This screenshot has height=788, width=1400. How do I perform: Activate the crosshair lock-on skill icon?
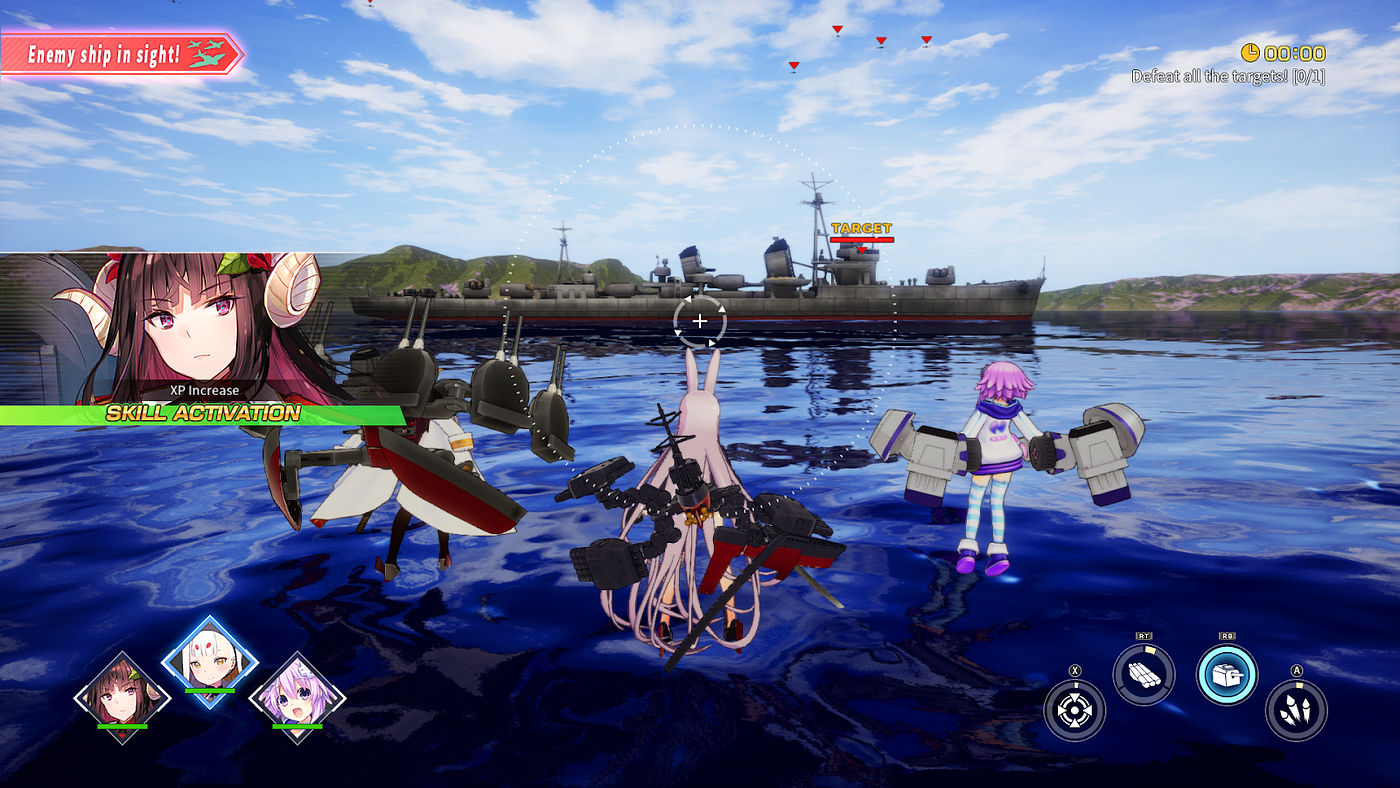click(x=1074, y=710)
